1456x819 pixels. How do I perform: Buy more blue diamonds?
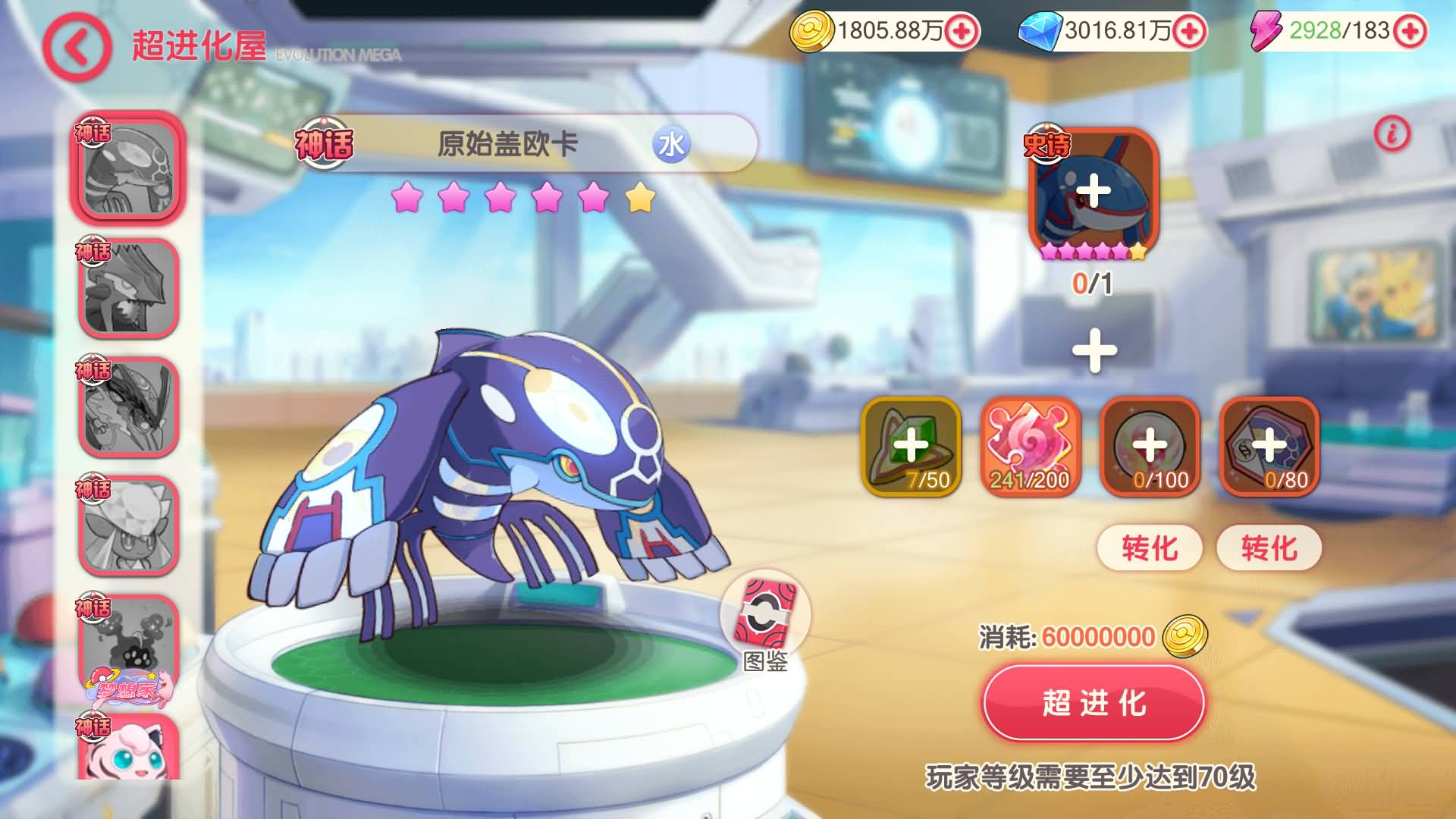[x=1188, y=31]
